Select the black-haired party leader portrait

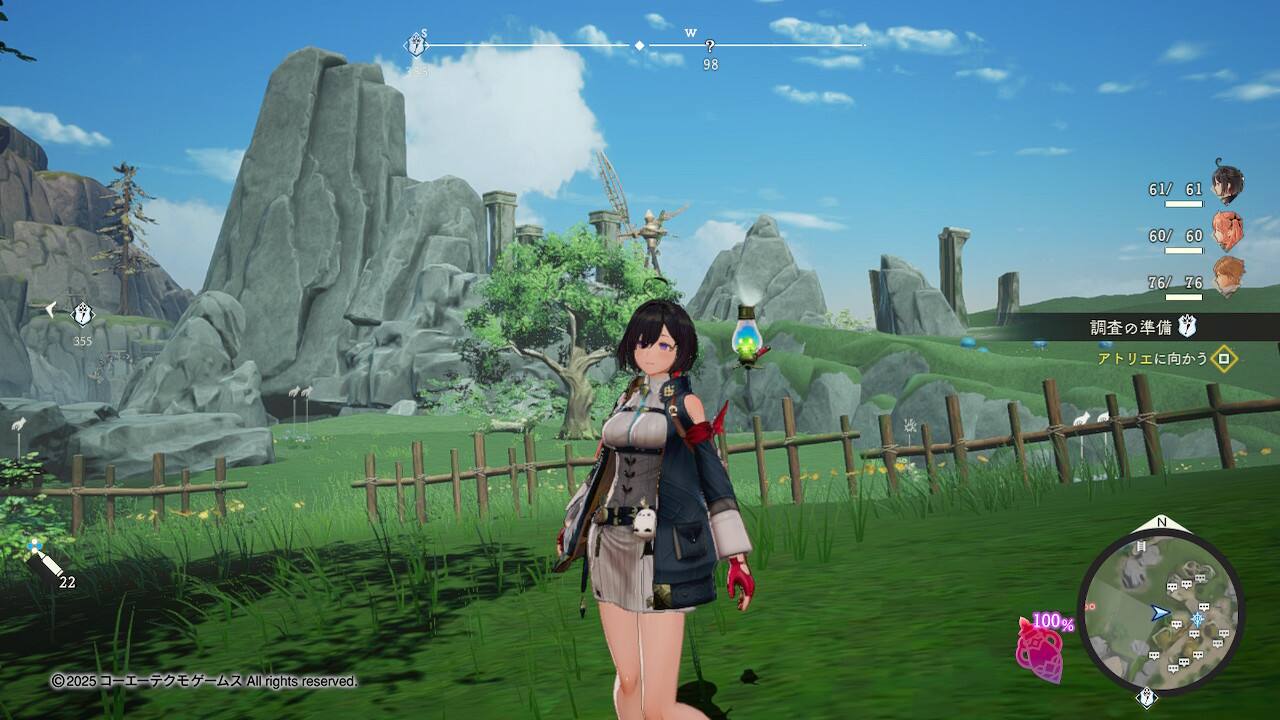point(1227,185)
